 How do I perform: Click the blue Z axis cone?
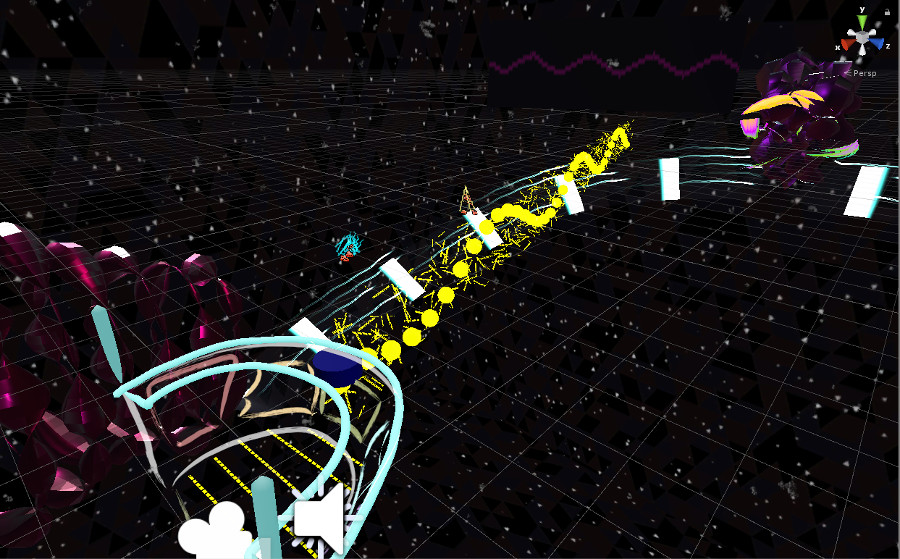pyautogui.click(x=878, y=45)
